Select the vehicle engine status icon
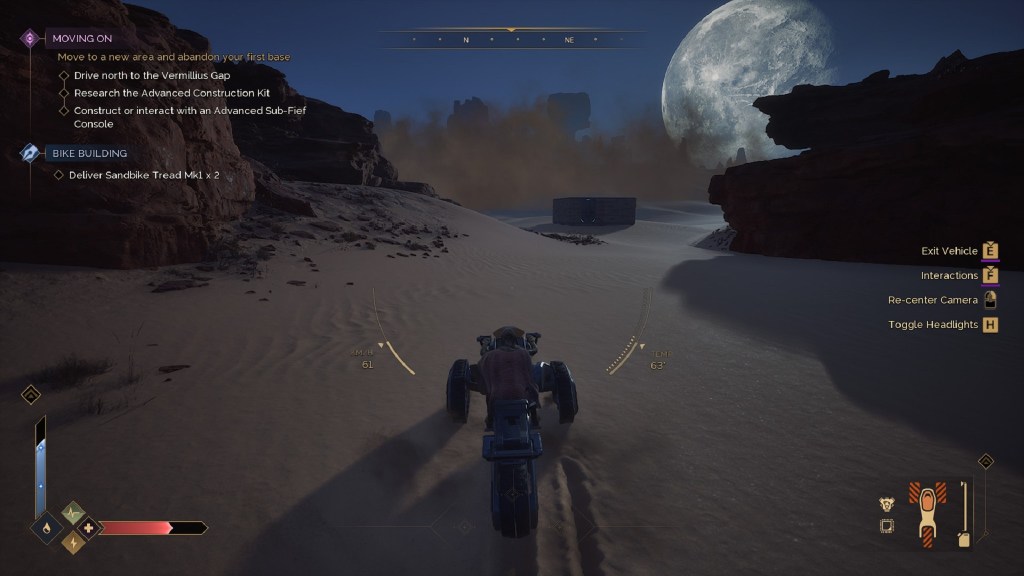This screenshot has width=1024, height=576. pyautogui.click(x=886, y=504)
